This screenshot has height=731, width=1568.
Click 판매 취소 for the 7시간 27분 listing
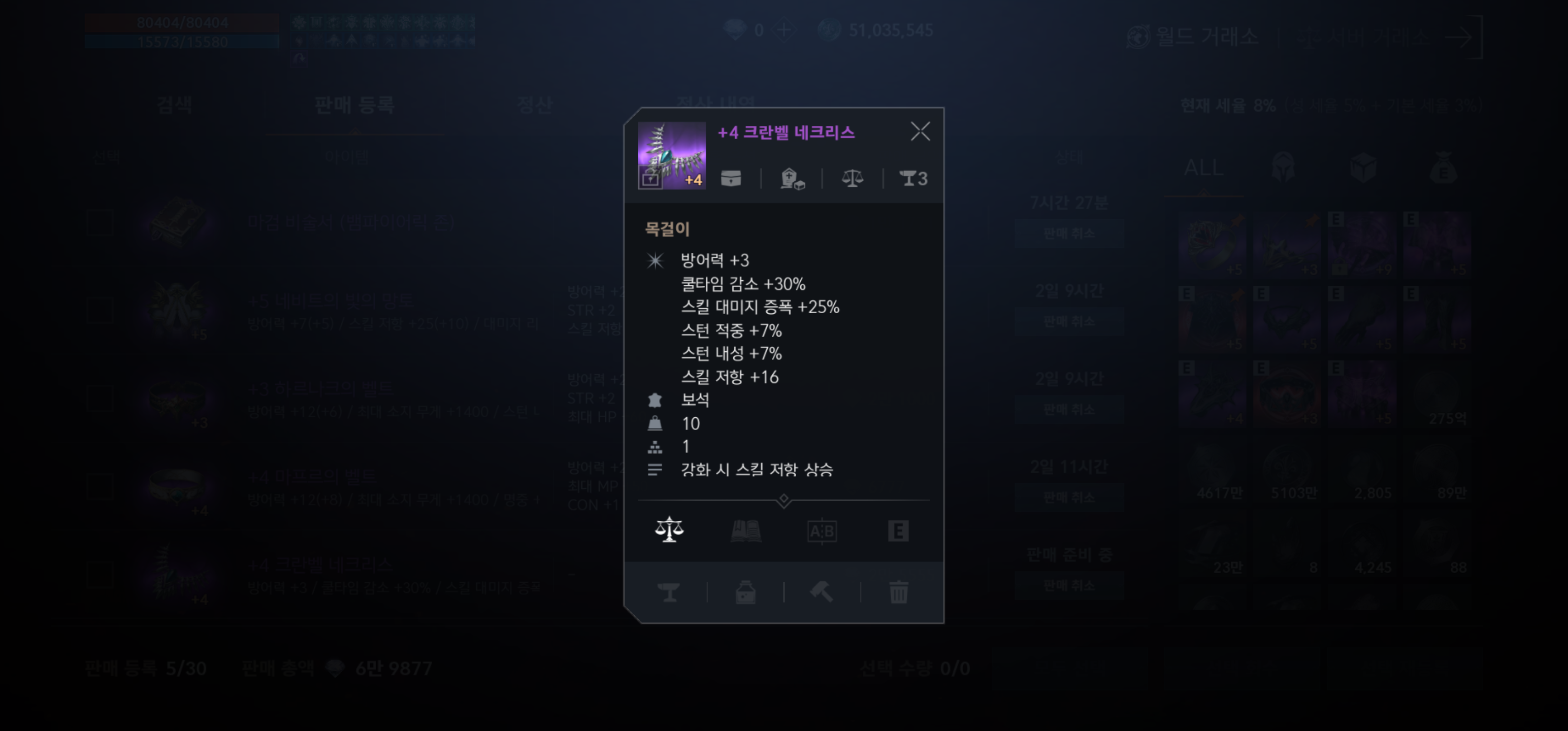[x=1069, y=232]
